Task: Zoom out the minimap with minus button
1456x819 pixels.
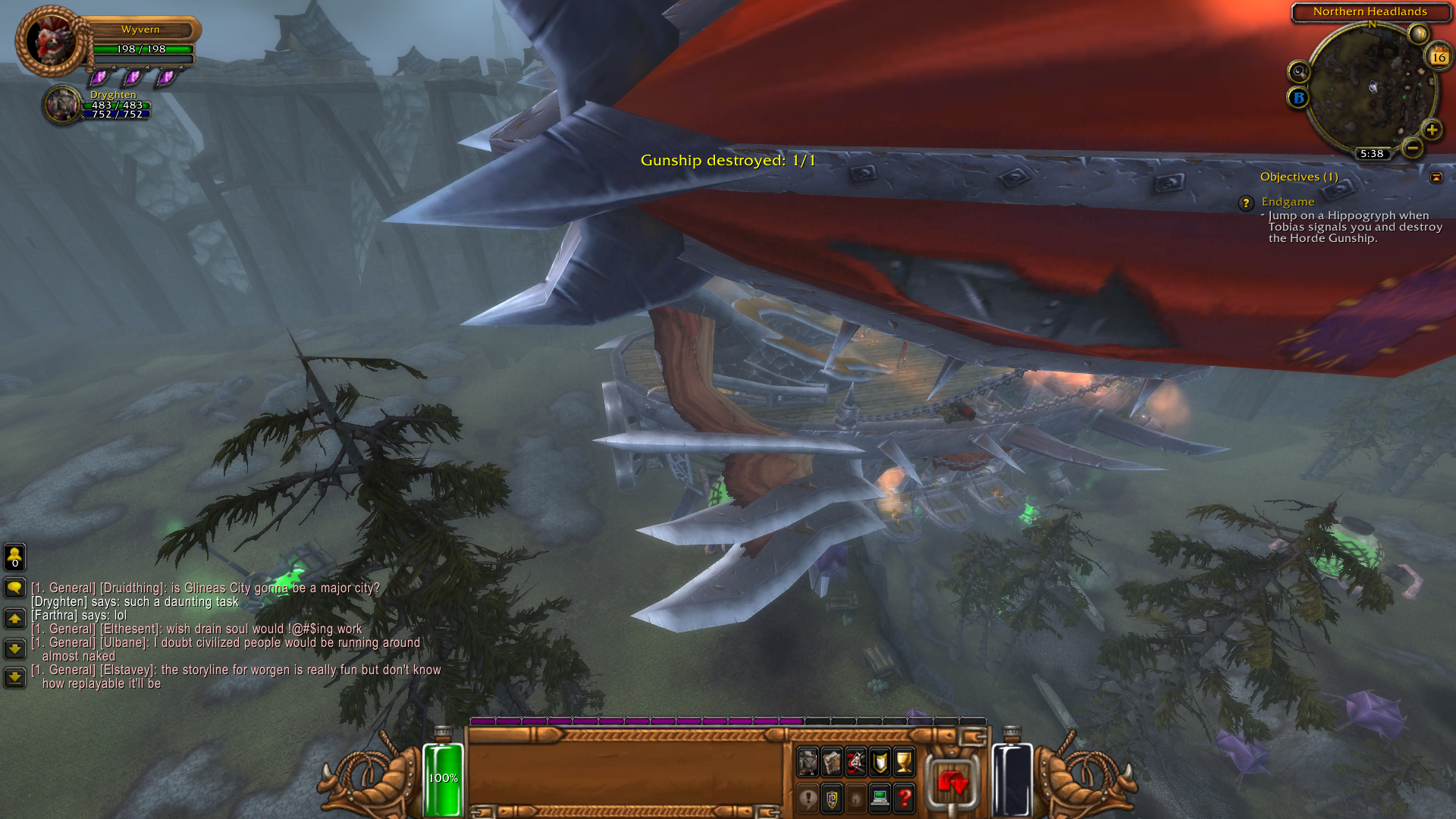Action: 1412,148
